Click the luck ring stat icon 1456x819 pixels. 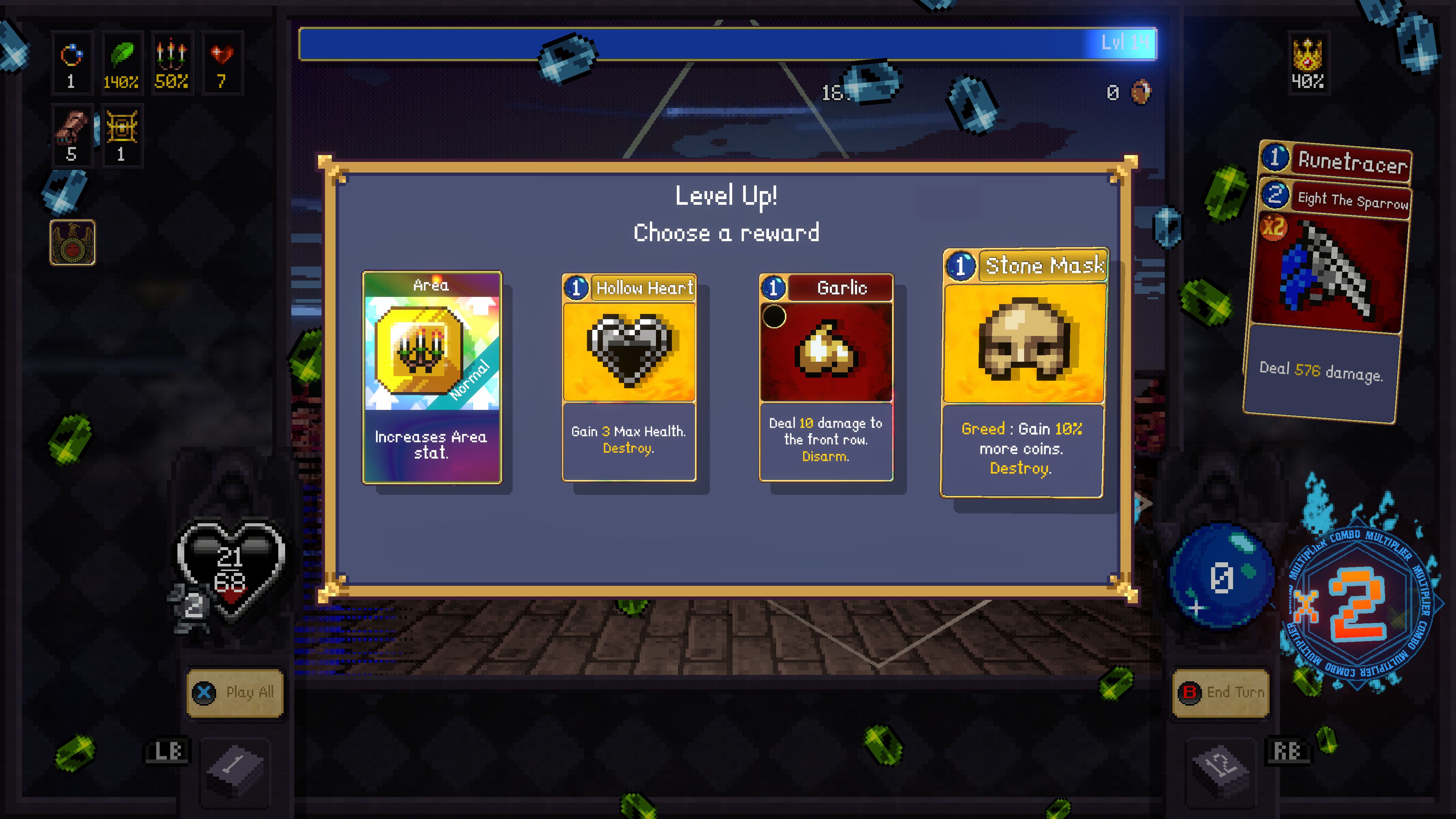point(71,62)
